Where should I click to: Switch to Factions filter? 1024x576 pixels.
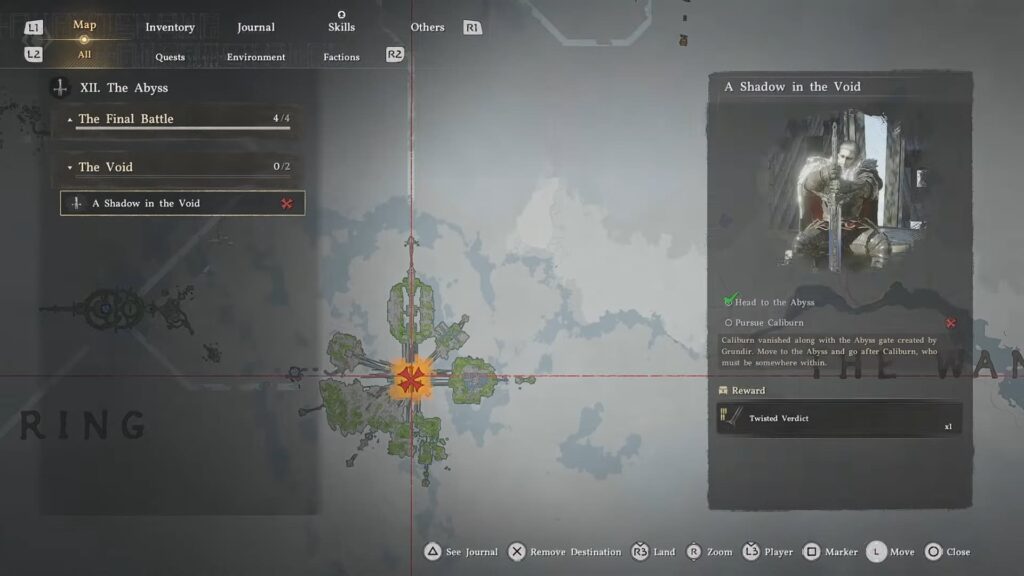point(341,57)
